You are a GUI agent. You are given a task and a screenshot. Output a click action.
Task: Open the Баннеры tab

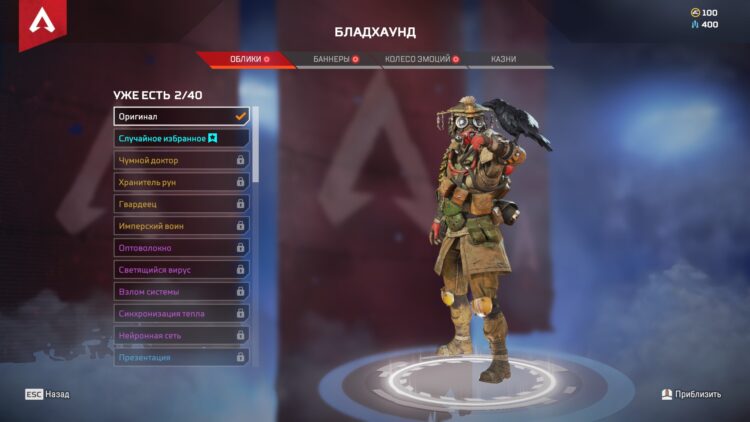pyautogui.click(x=334, y=60)
